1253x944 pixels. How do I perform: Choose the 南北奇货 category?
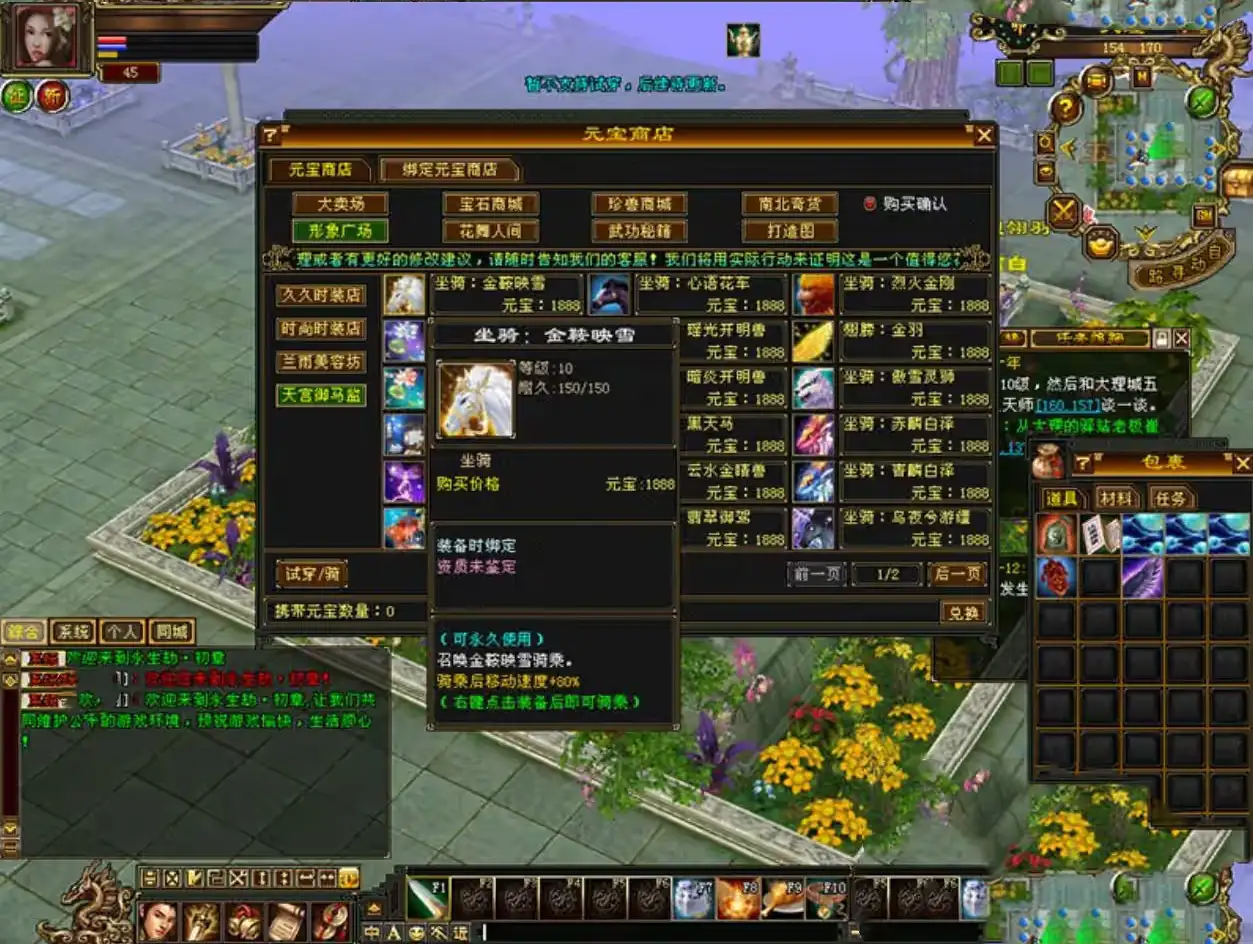coord(790,204)
